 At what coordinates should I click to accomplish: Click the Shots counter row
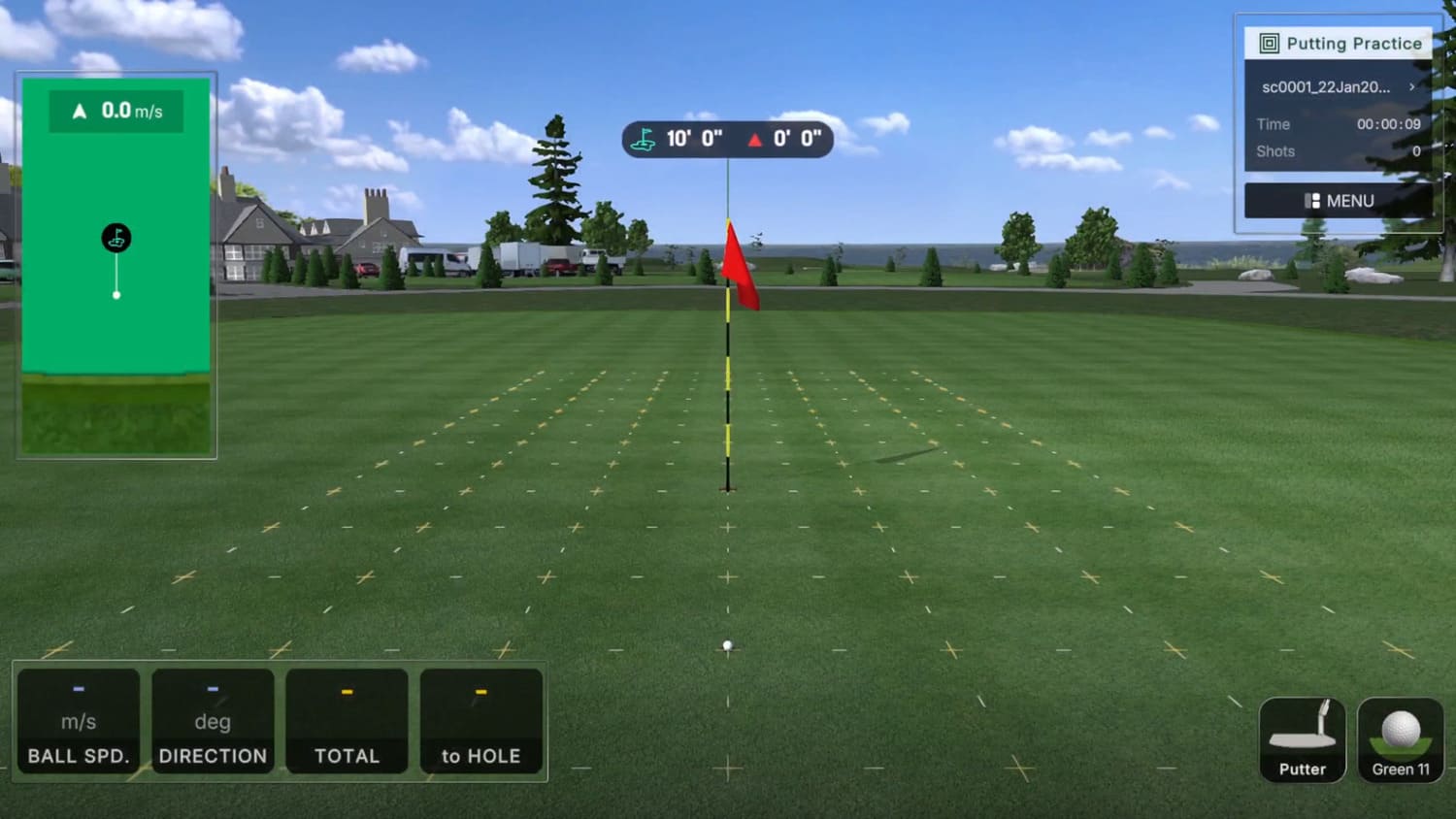[1340, 151]
